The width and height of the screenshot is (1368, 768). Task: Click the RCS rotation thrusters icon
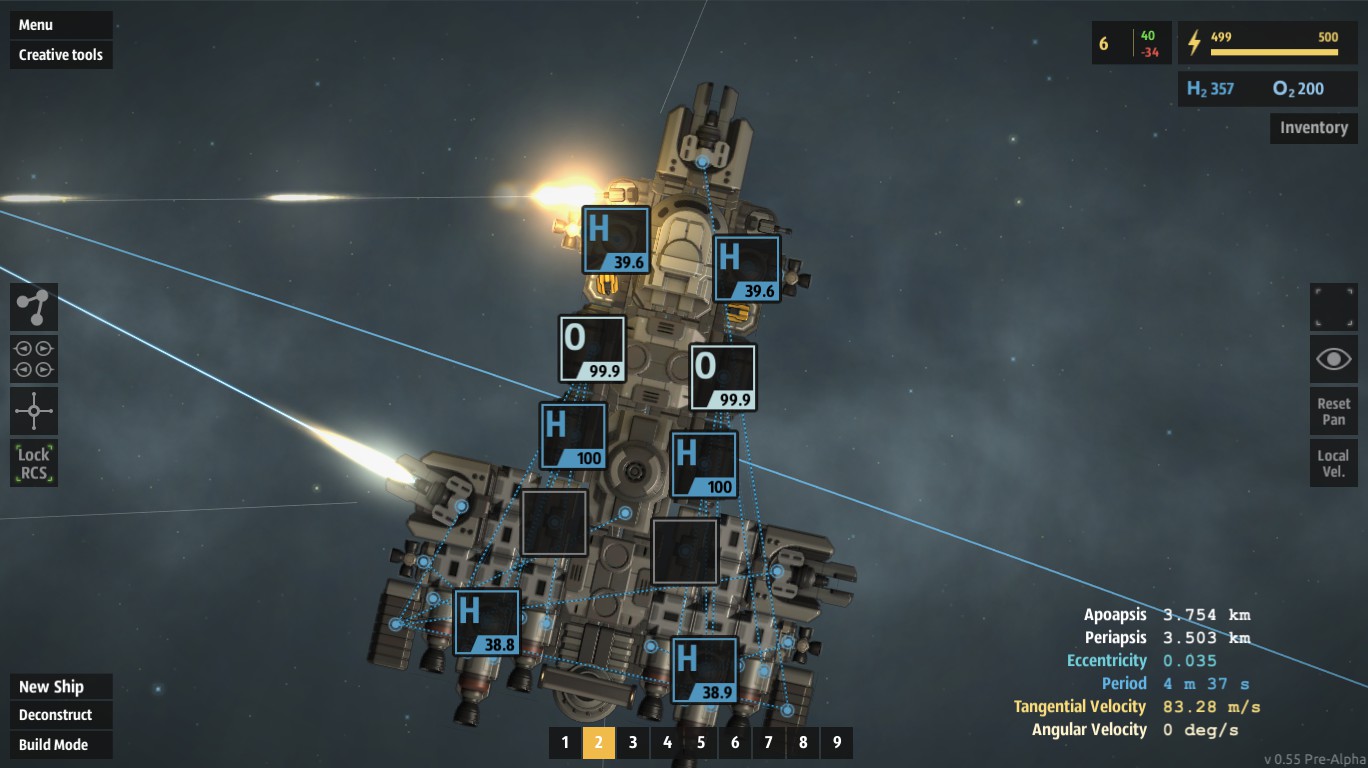click(34, 359)
